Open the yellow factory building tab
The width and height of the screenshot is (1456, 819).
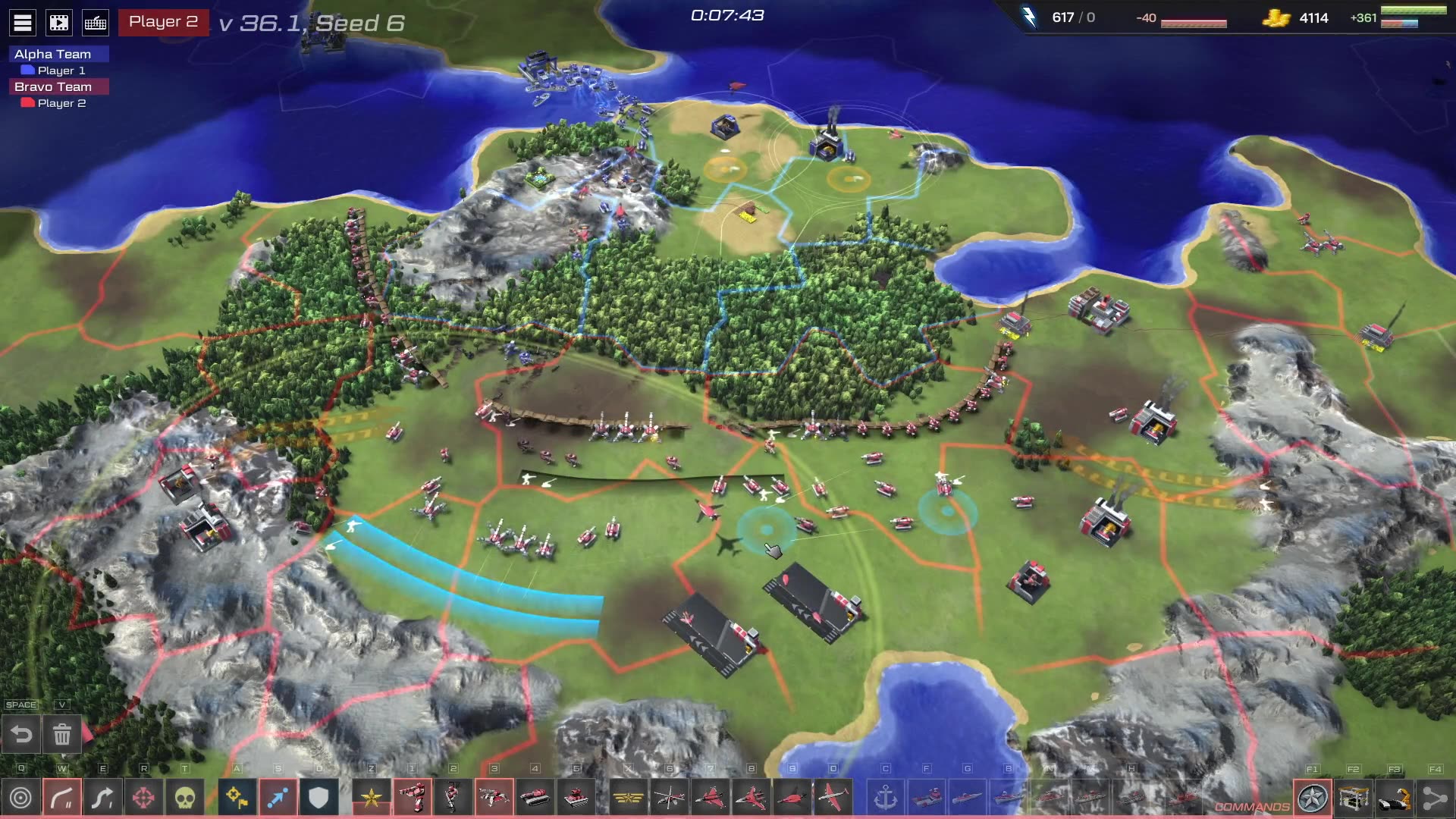(1354, 798)
